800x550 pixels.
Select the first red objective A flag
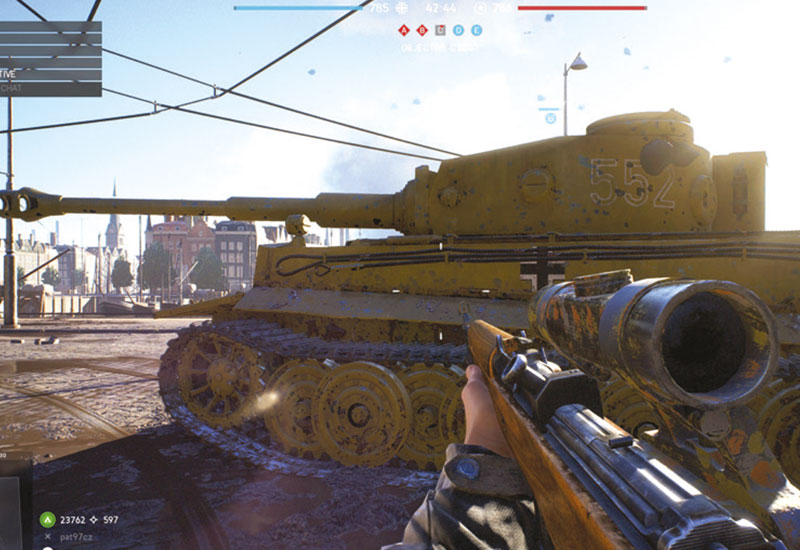(404, 30)
